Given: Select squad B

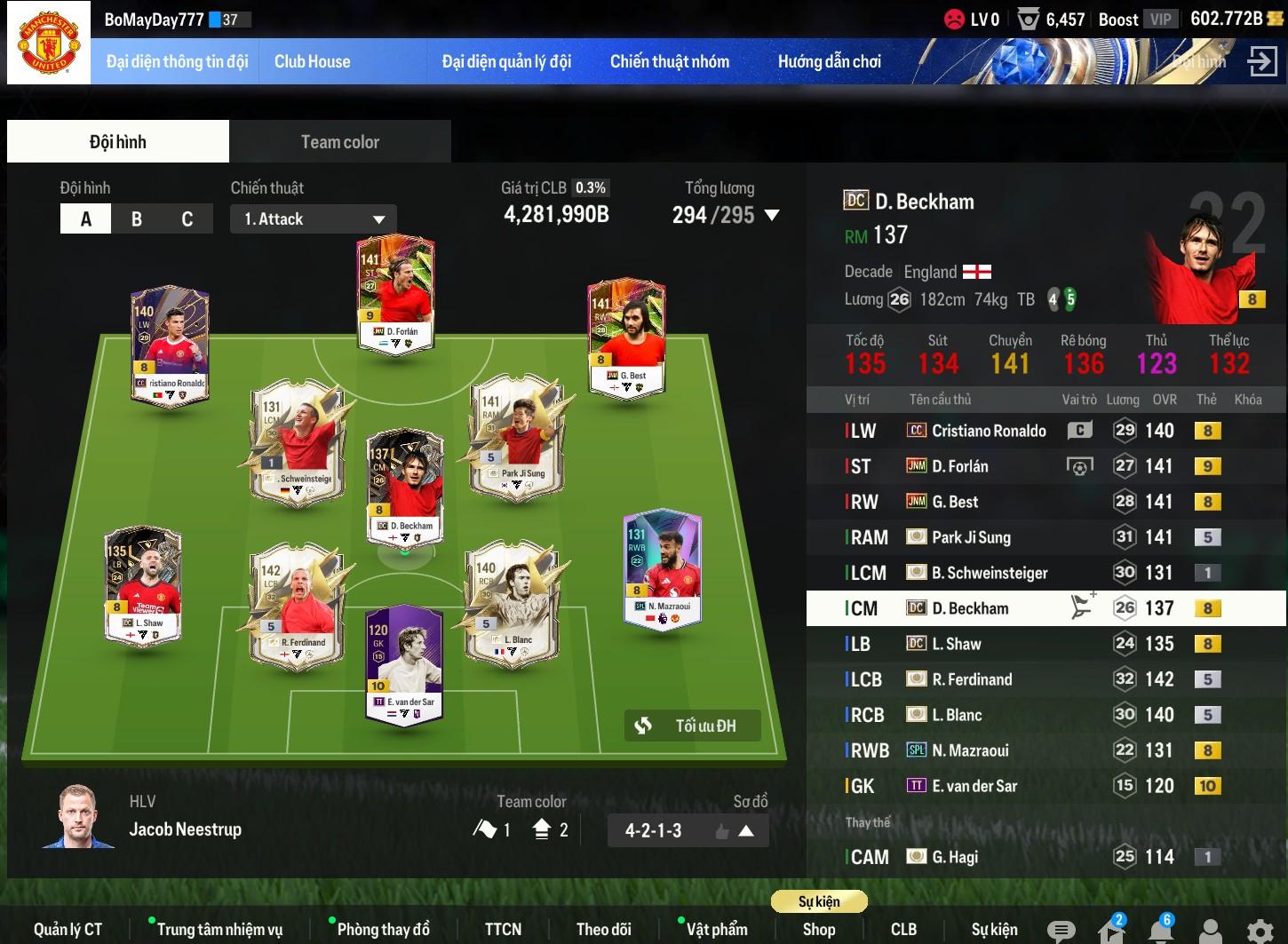Looking at the screenshot, I should pos(137,219).
